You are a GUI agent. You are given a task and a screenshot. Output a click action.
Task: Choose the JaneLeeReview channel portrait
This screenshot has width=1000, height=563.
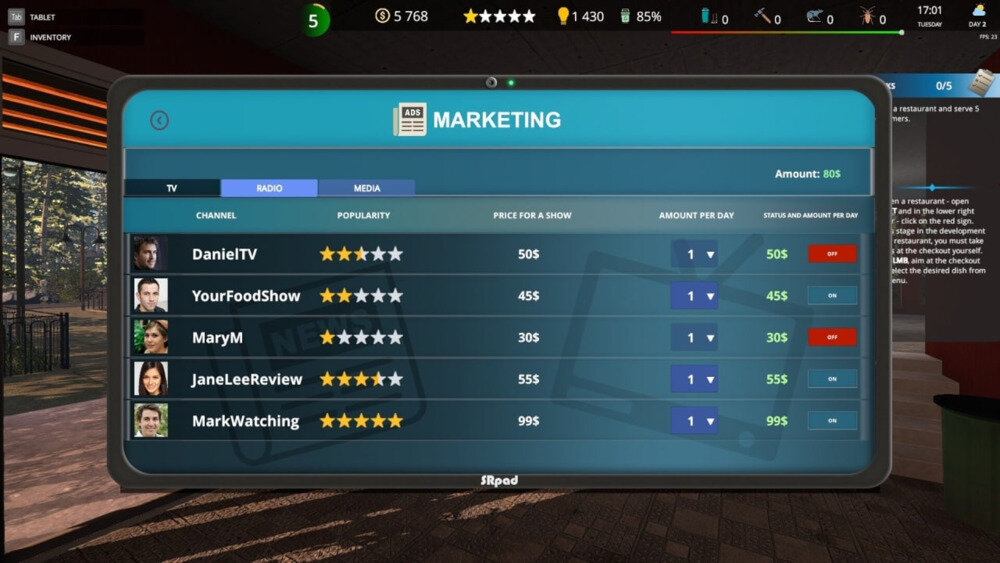(150, 379)
